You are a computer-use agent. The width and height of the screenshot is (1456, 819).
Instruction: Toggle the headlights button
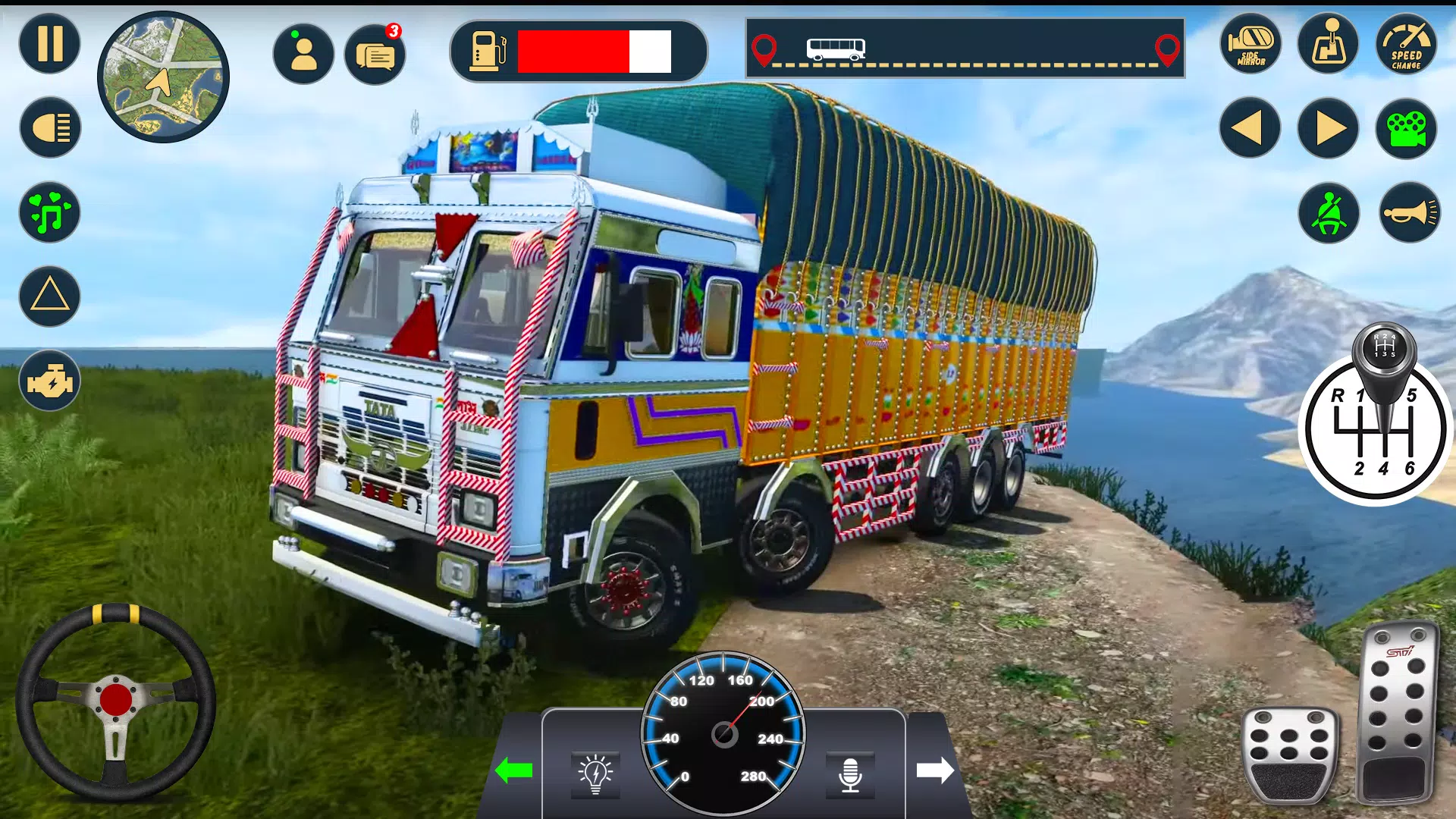[50, 127]
